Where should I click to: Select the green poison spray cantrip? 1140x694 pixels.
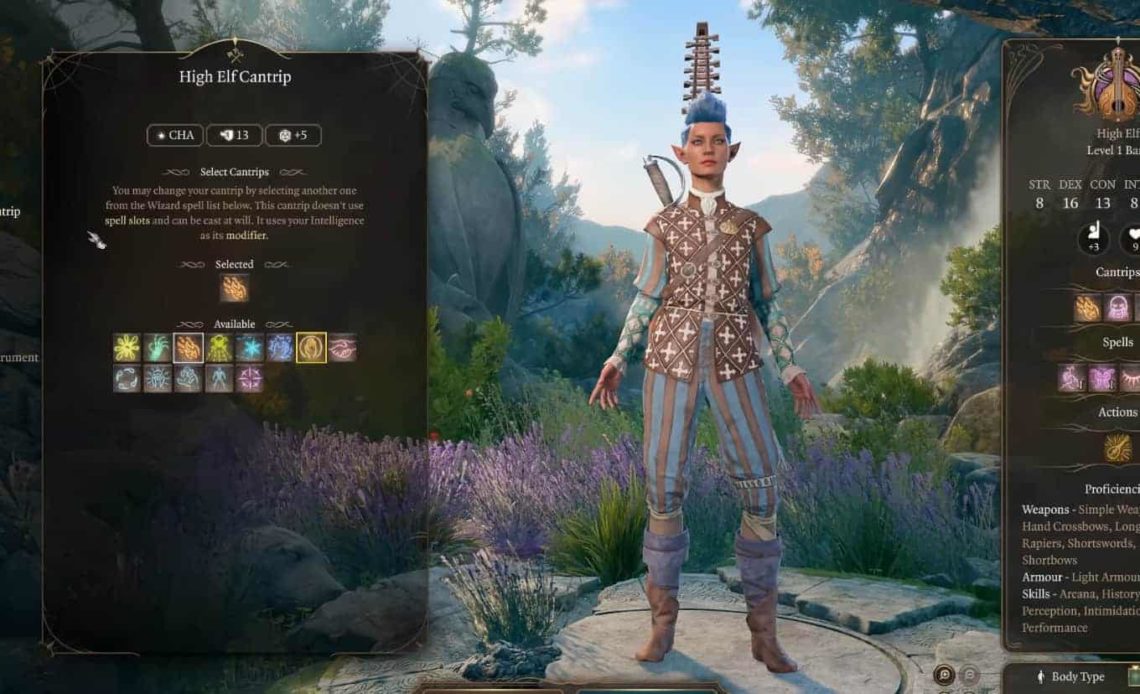219,347
